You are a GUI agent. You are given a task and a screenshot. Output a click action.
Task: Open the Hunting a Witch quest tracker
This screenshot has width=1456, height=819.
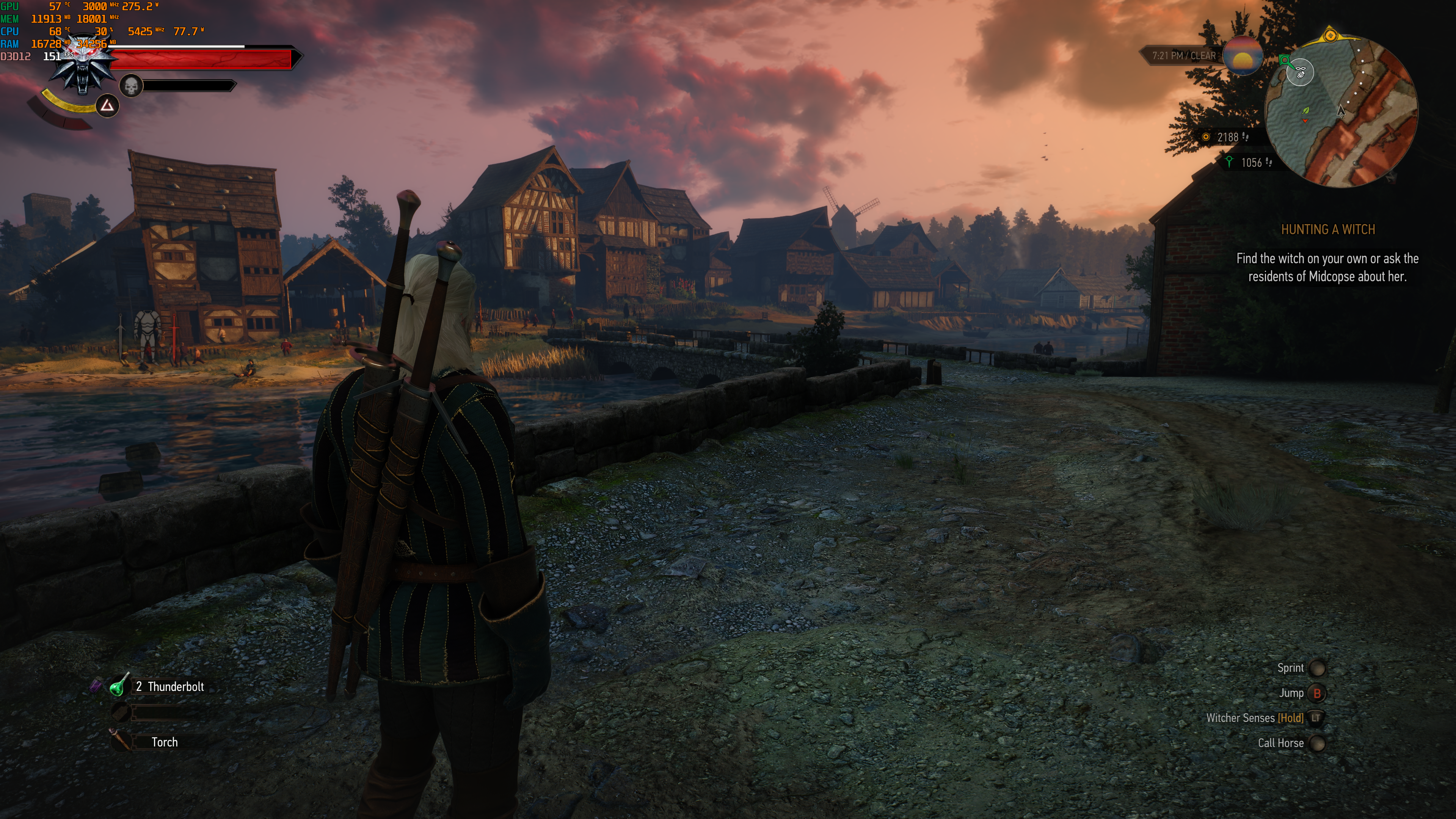1327,229
